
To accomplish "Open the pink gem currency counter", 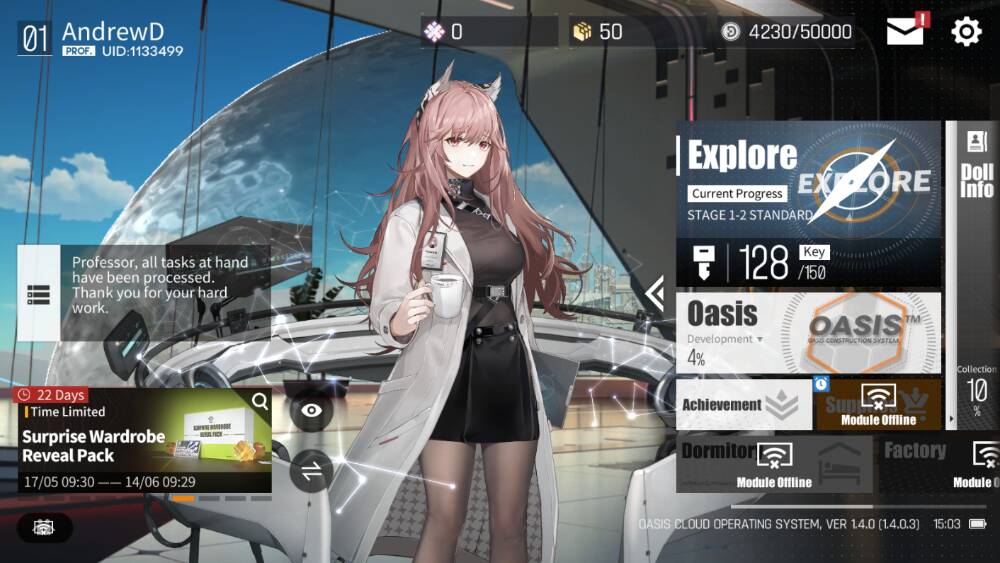I will click(x=488, y=32).
